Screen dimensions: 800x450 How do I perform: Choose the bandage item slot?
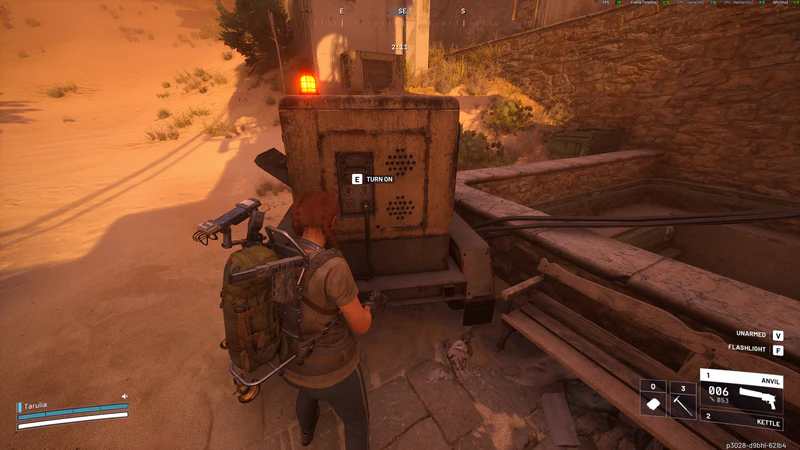click(x=653, y=400)
